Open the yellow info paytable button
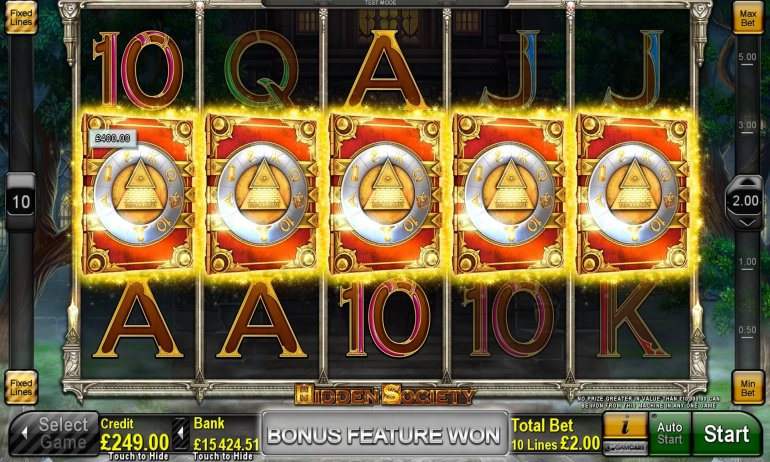770x462 pixels. (x=625, y=426)
